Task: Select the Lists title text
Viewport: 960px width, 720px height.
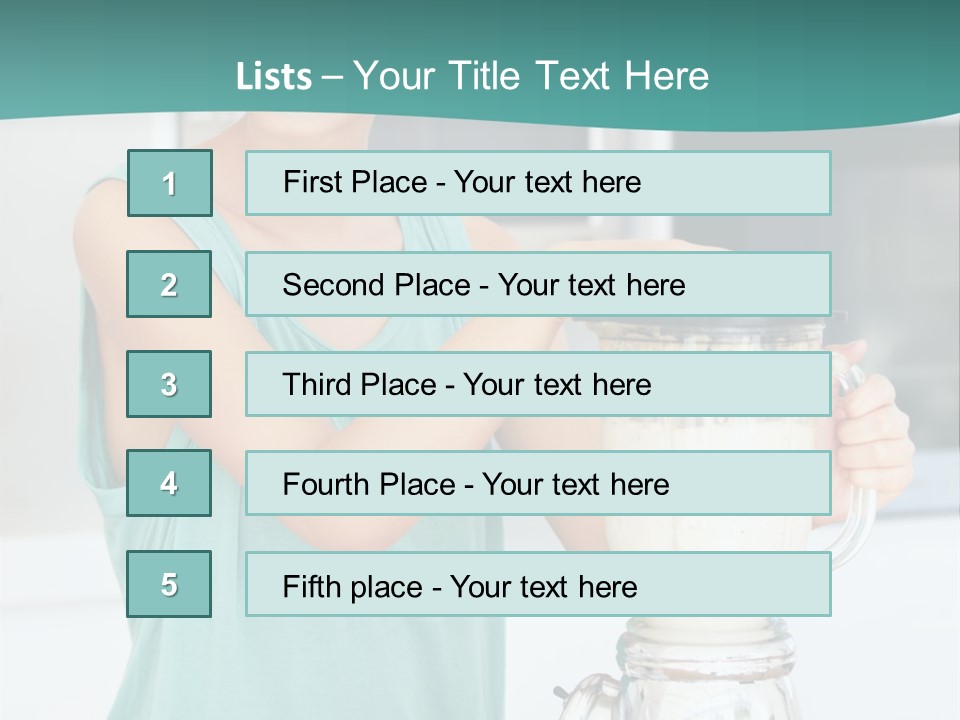Action: pyautogui.click(x=472, y=76)
